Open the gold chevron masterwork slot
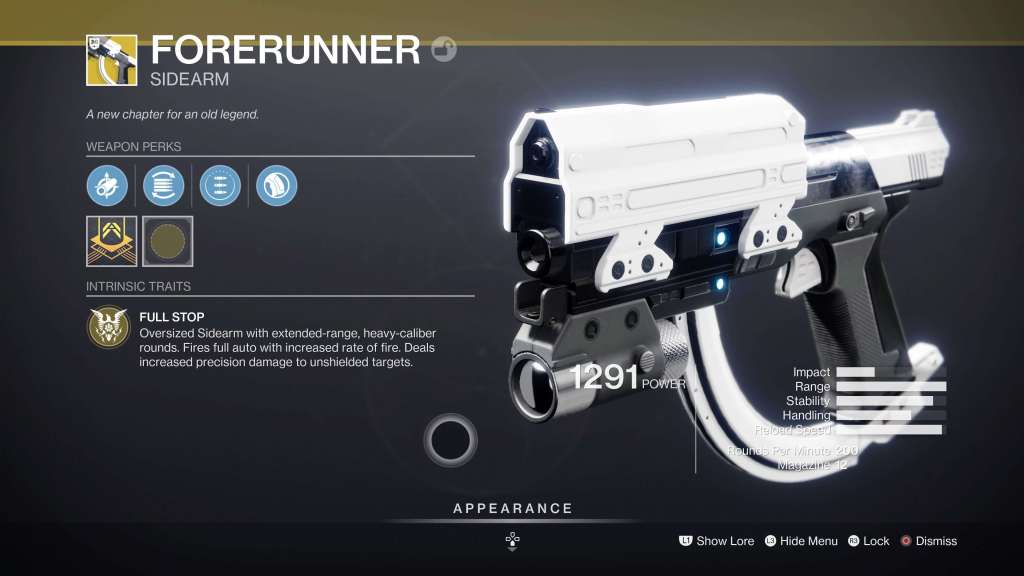The width and height of the screenshot is (1024, 576). click(x=111, y=241)
